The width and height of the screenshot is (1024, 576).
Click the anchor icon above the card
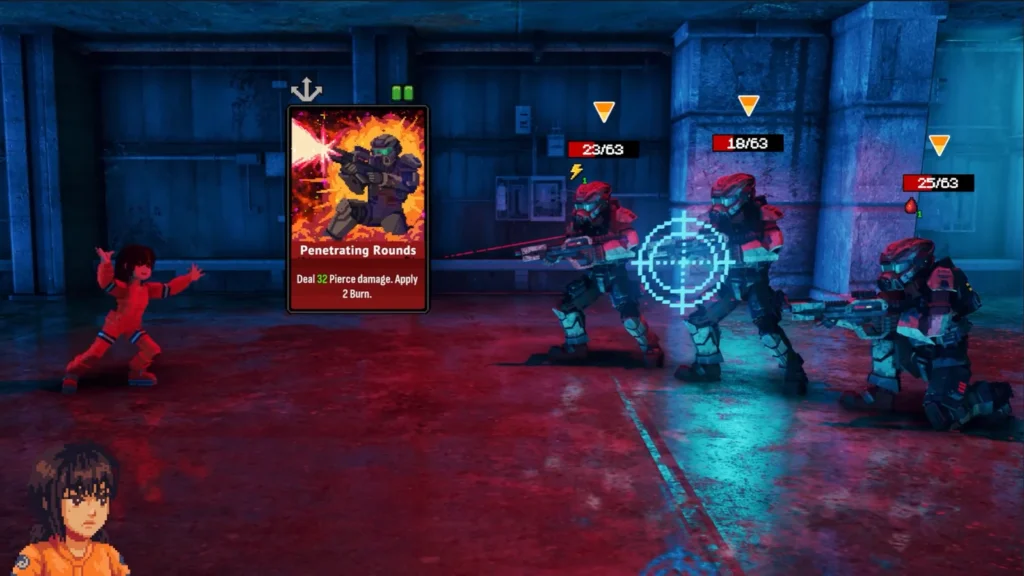point(306,91)
